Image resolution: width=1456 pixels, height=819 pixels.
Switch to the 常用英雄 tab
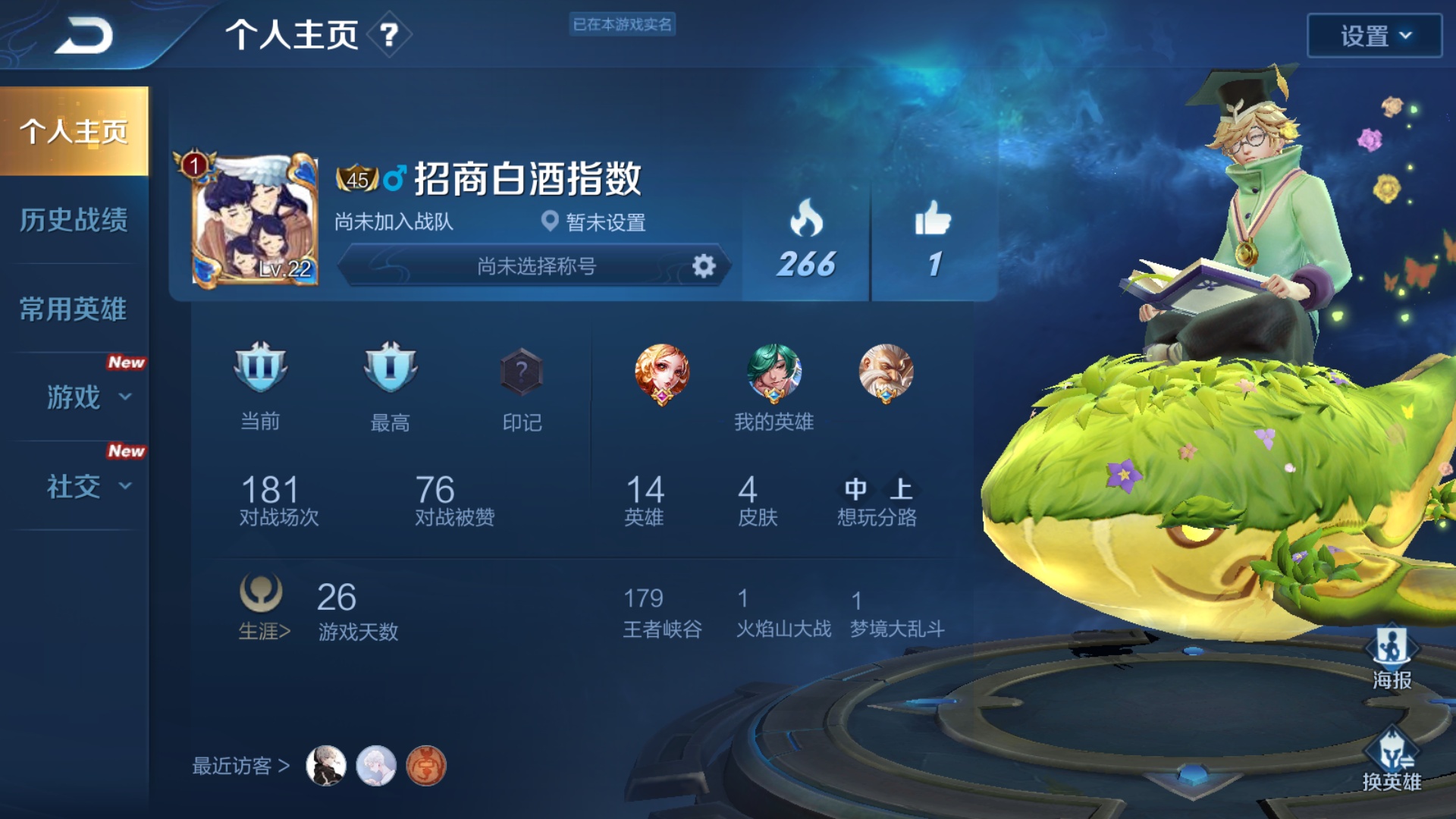(x=74, y=309)
